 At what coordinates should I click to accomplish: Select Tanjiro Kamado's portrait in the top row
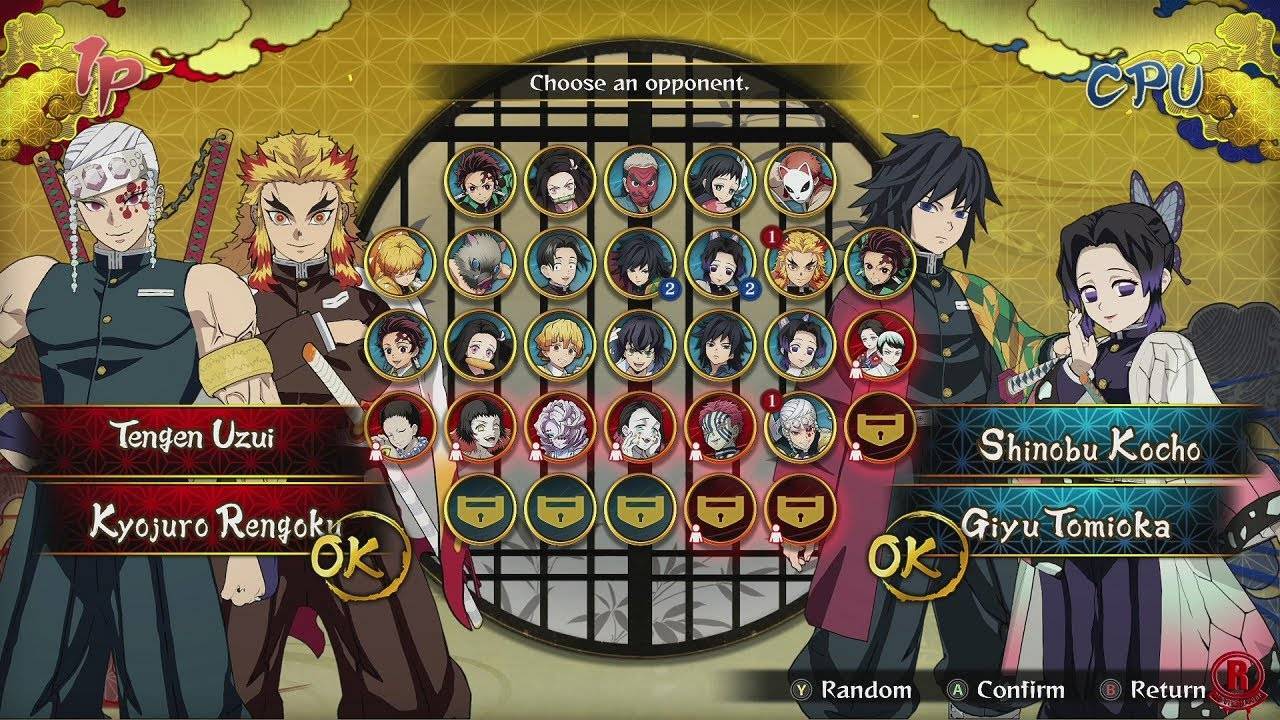(478, 180)
